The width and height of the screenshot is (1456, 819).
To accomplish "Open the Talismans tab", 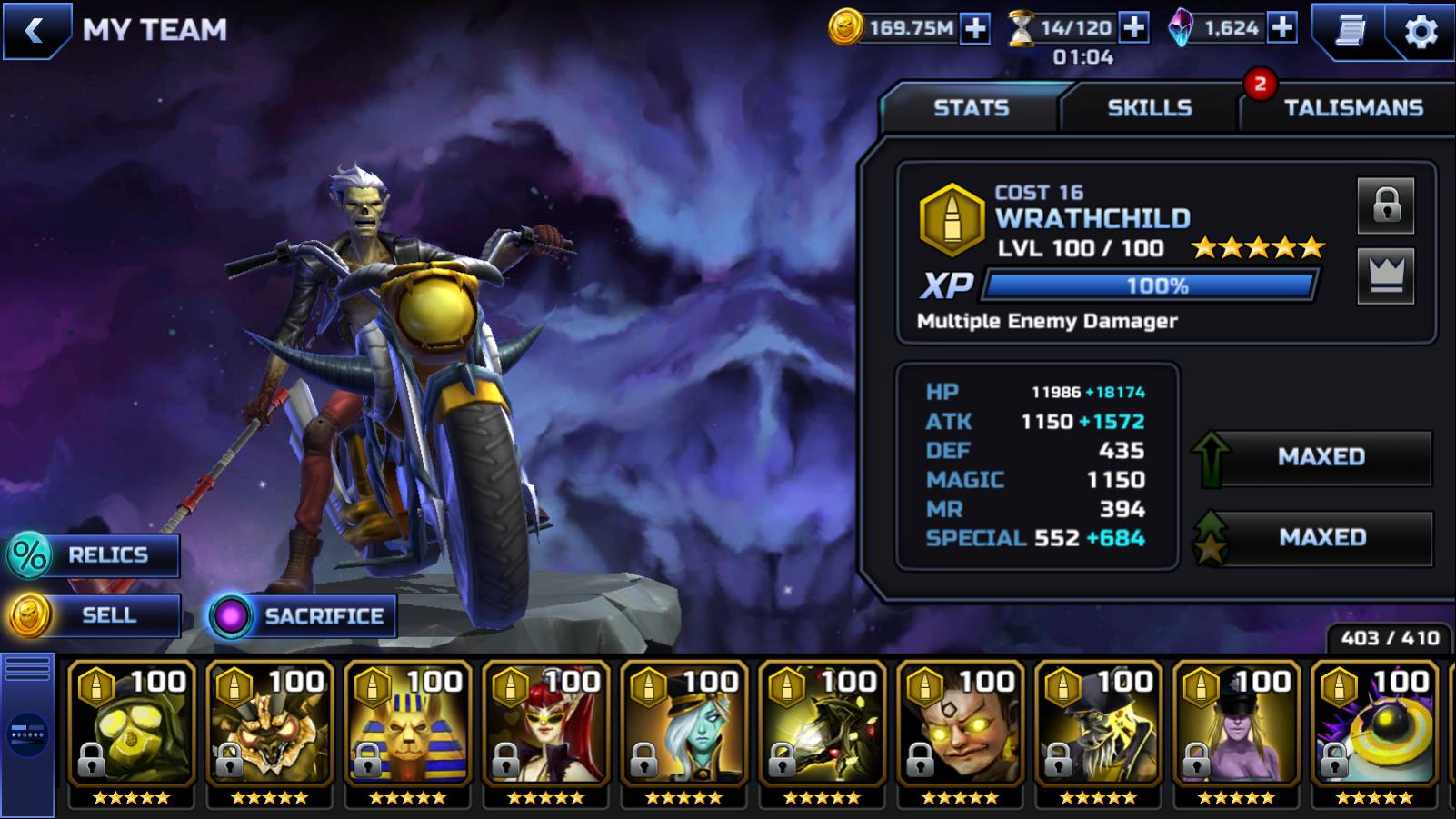I will click(x=1352, y=108).
